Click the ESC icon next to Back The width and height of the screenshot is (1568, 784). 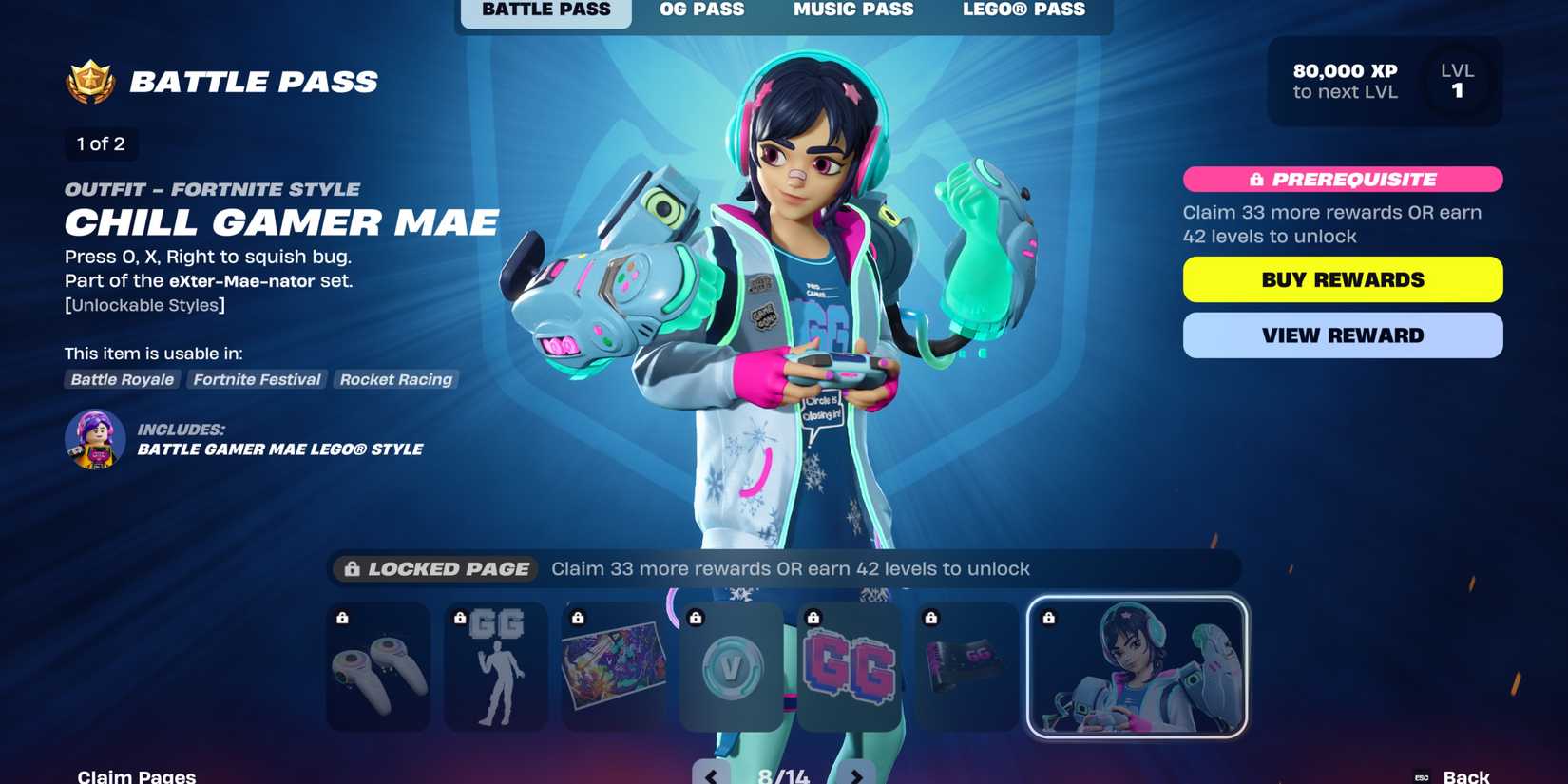pyautogui.click(x=1423, y=775)
